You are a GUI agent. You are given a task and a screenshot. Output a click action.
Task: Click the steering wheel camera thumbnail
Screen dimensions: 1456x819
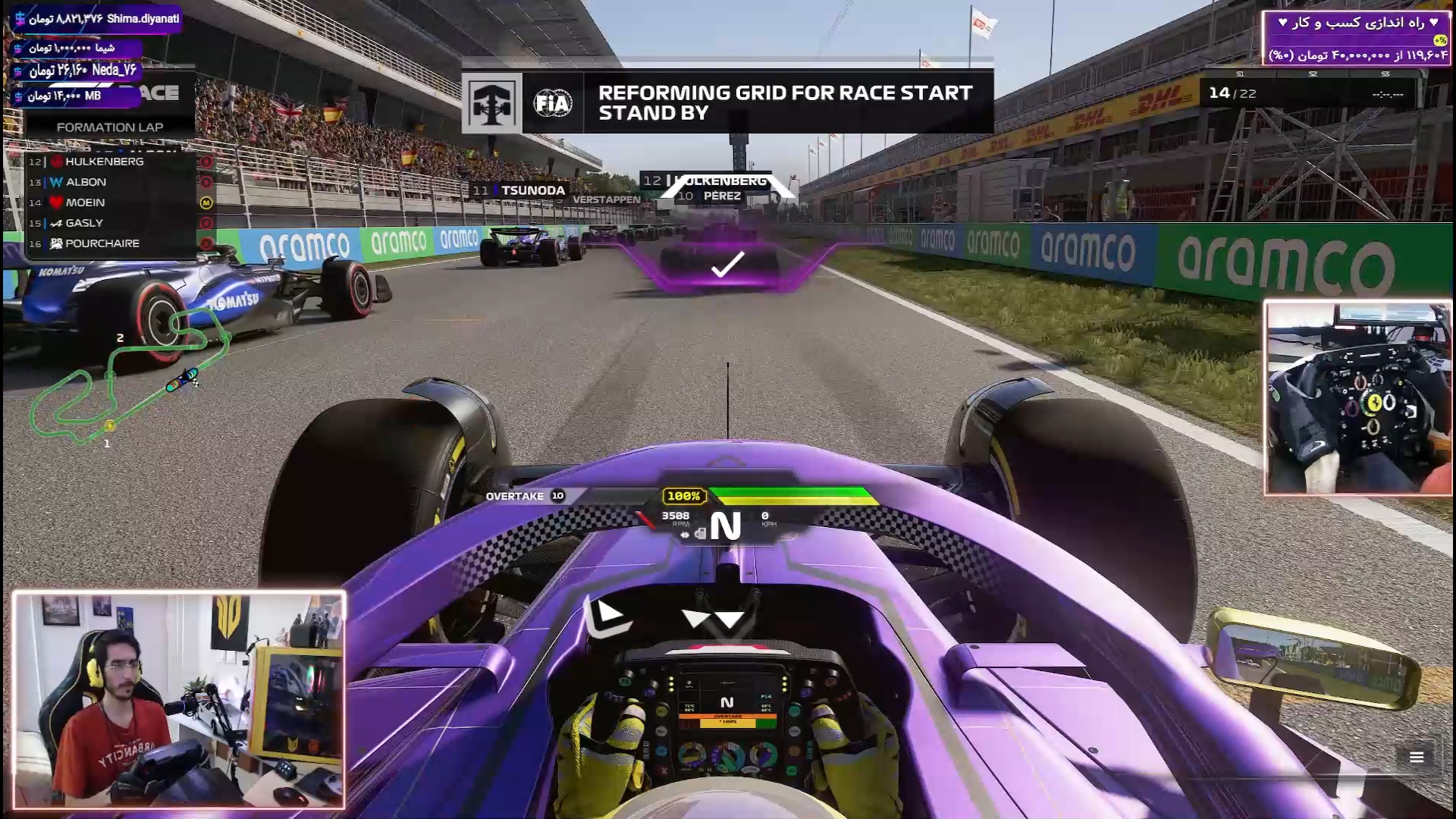click(1357, 398)
